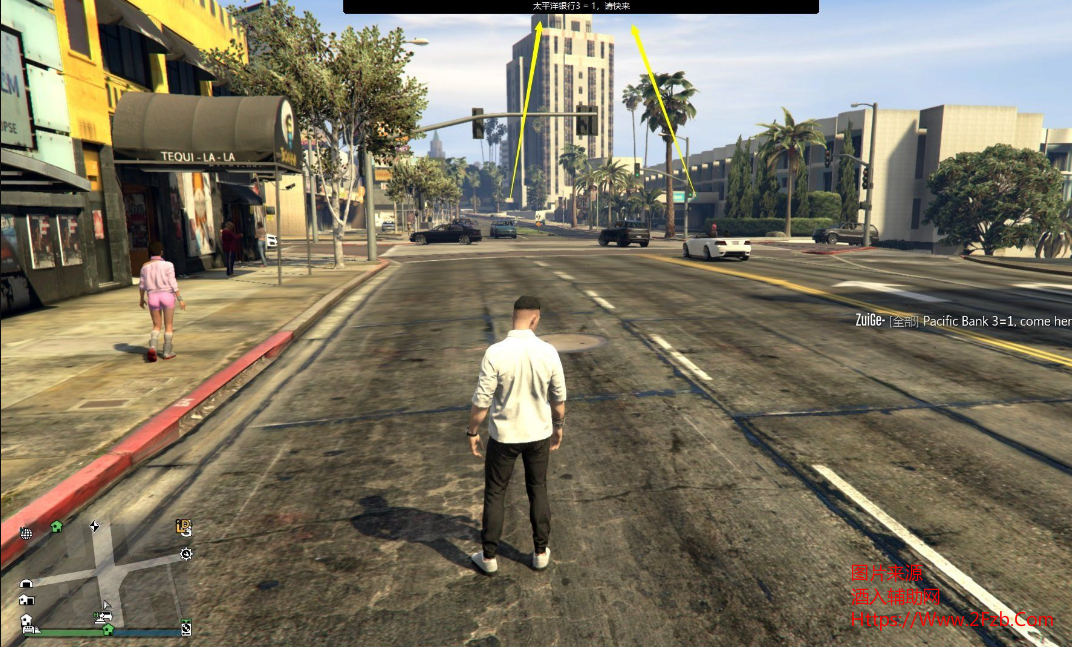This screenshot has width=1072, height=647.
Task: Click the north compass marker on minimap
Action: [x=94, y=526]
